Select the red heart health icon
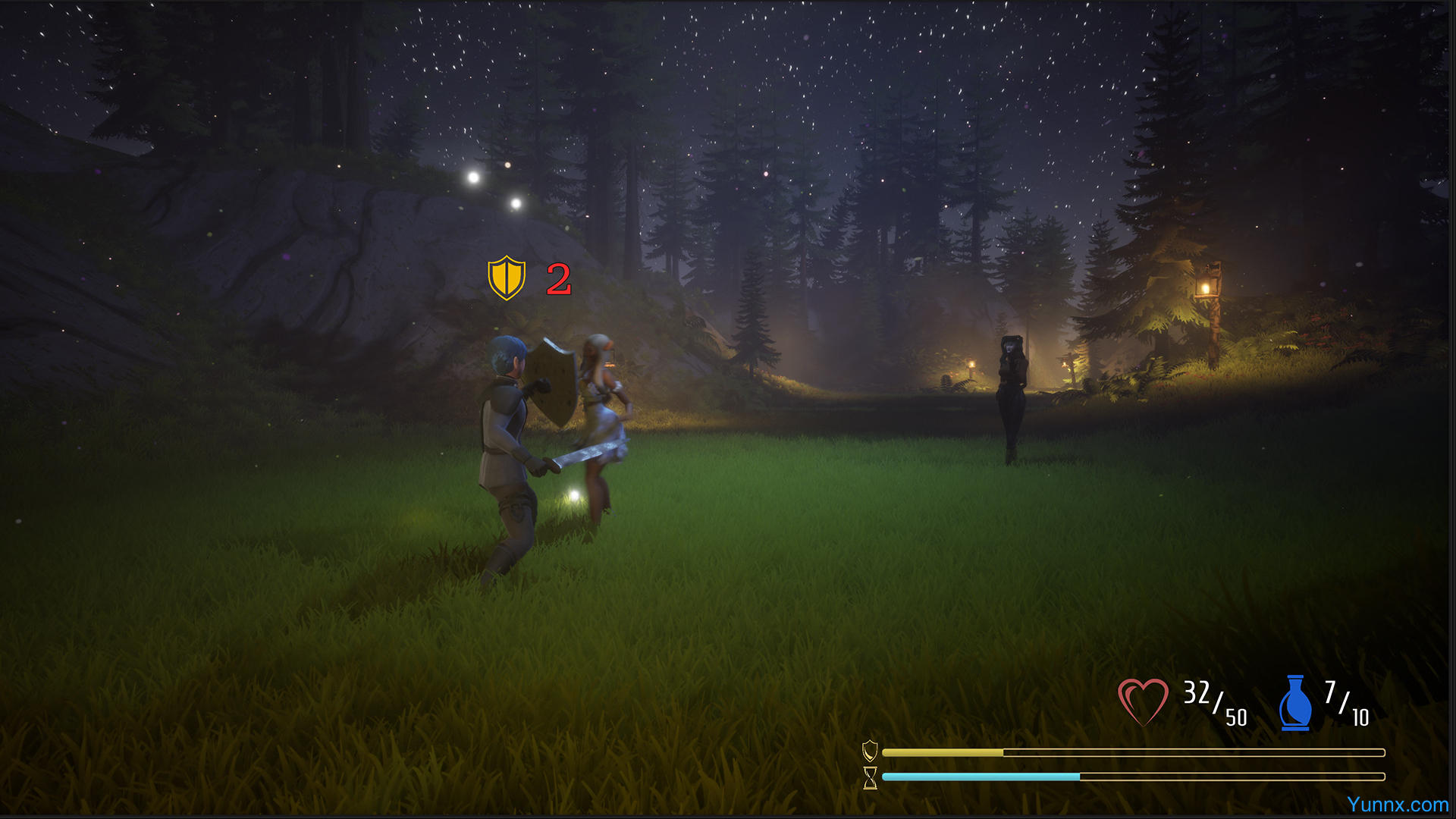The width and height of the screenshot is (1456, 819). click(x=1143, y=701)
